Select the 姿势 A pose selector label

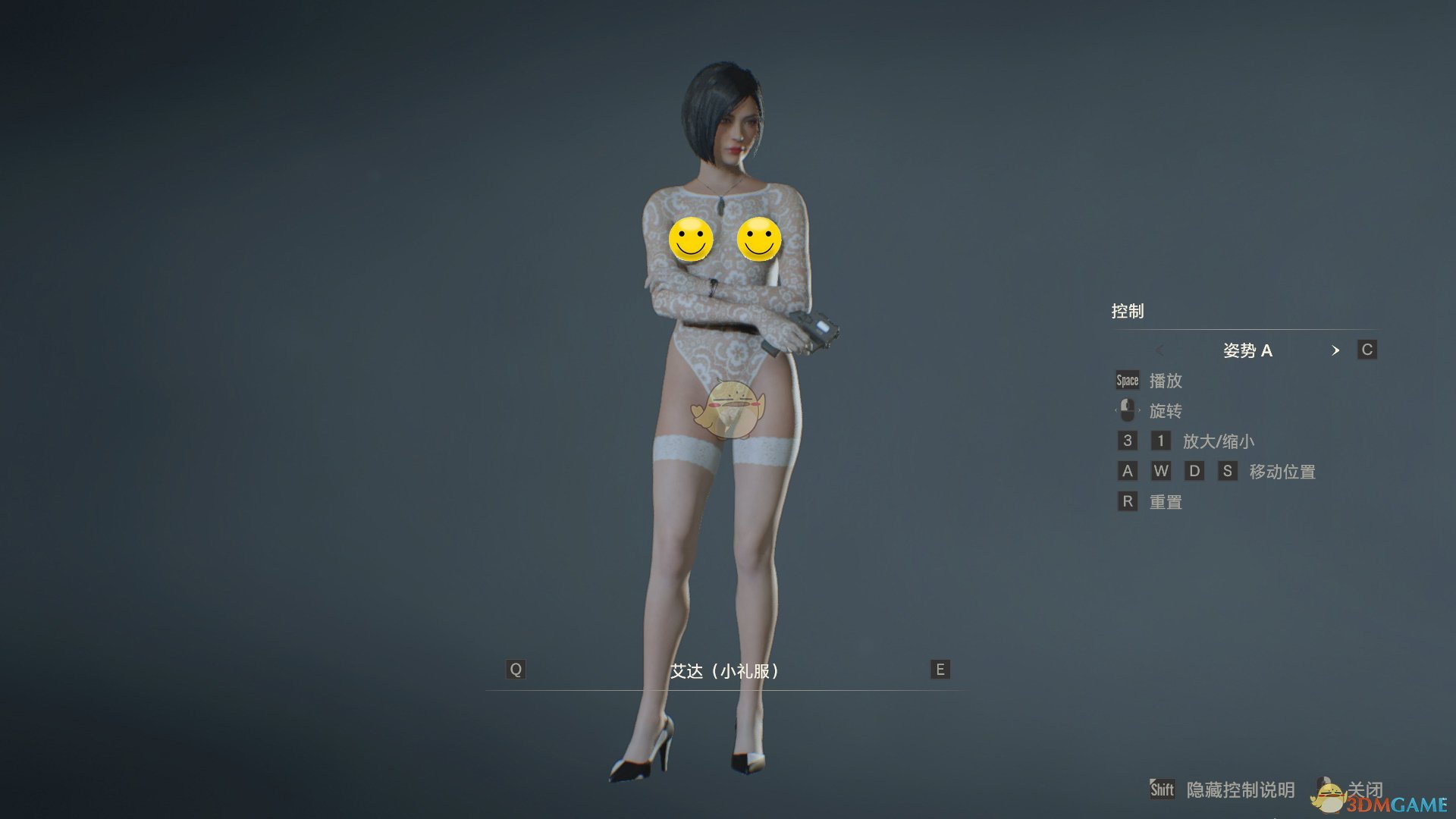[x=1248, y=350]
